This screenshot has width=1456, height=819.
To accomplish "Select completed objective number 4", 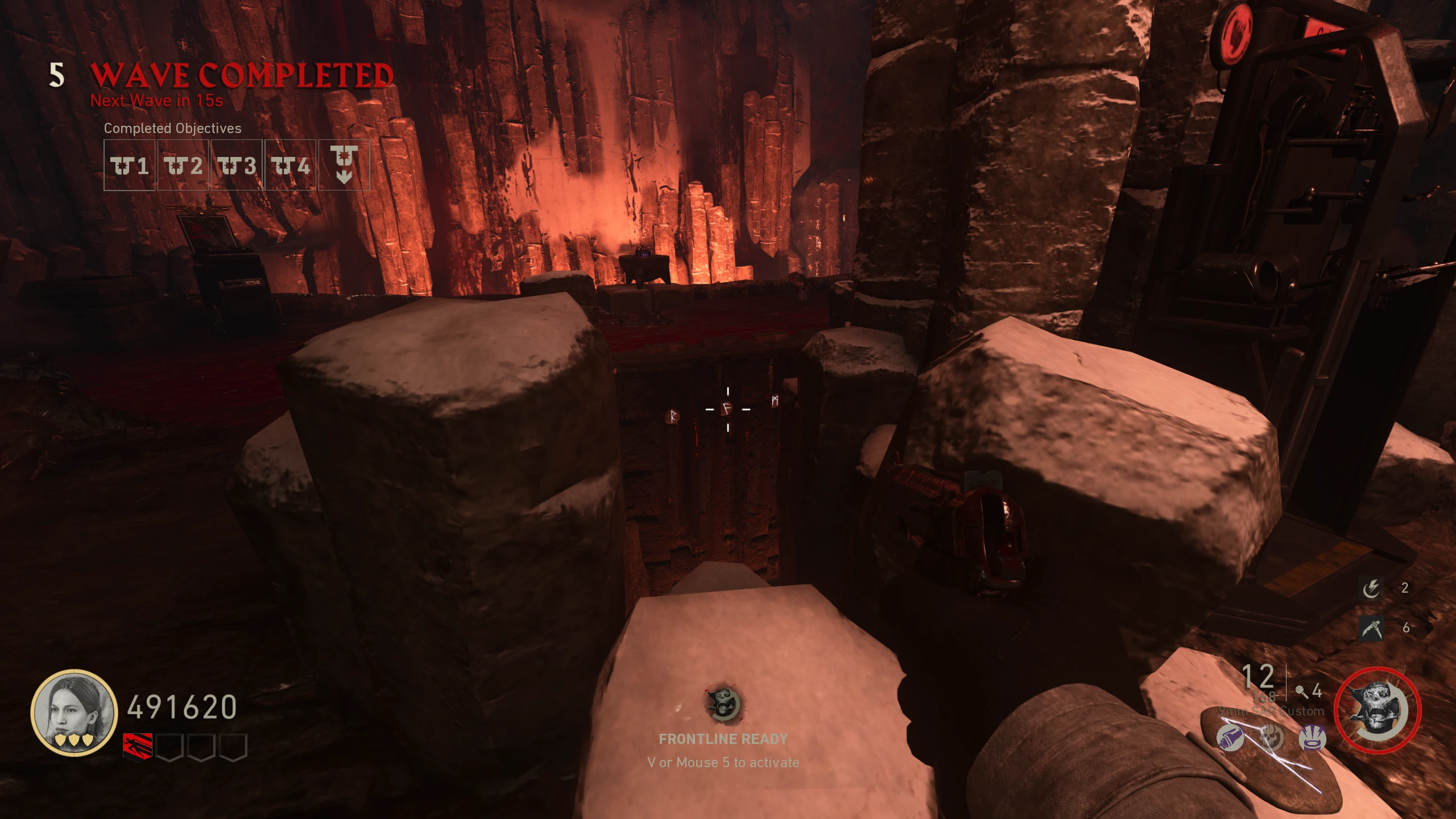I will (x=290, y=166).
